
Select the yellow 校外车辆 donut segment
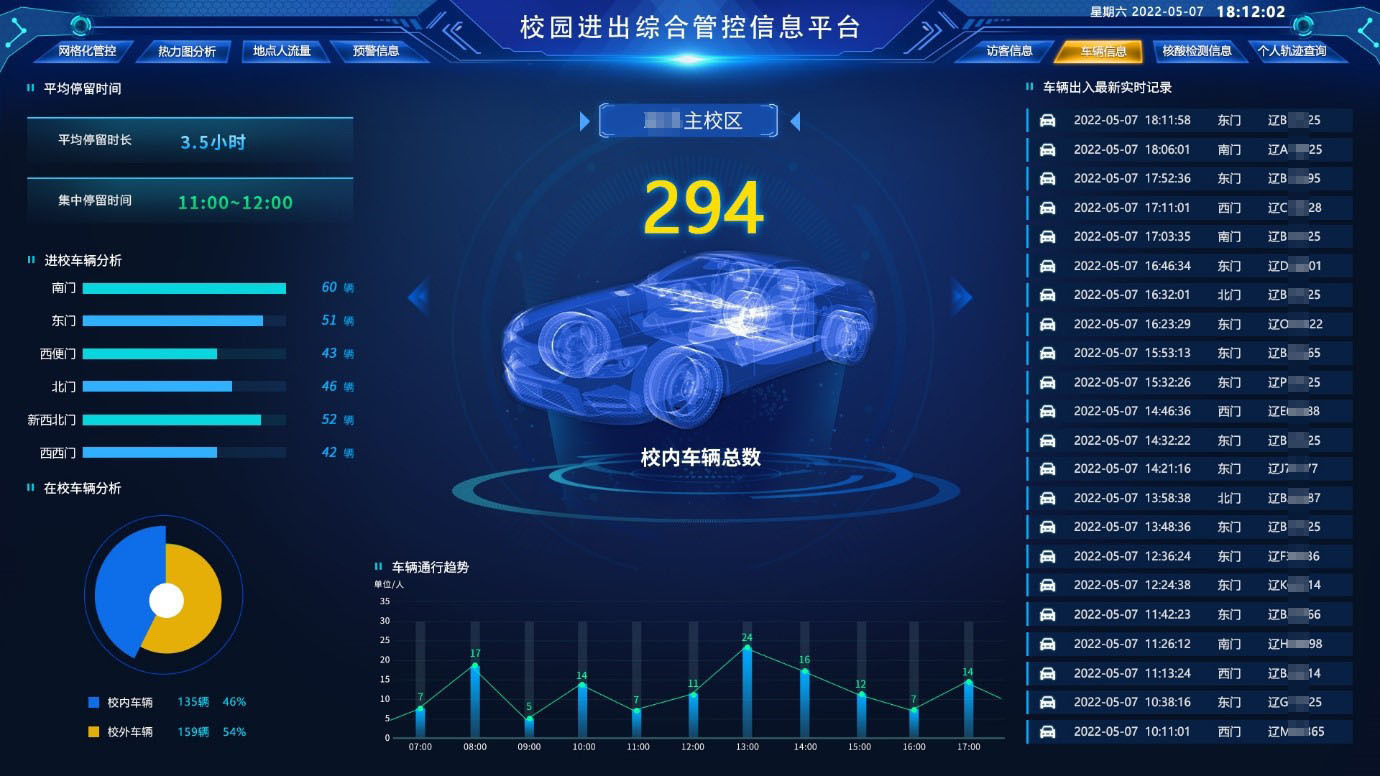[x=195, y=600]
